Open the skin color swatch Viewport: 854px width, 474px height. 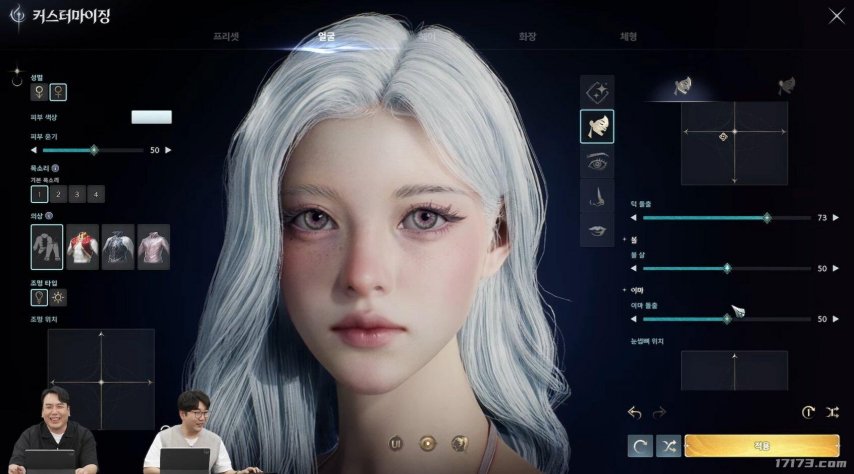click(151, 117)
